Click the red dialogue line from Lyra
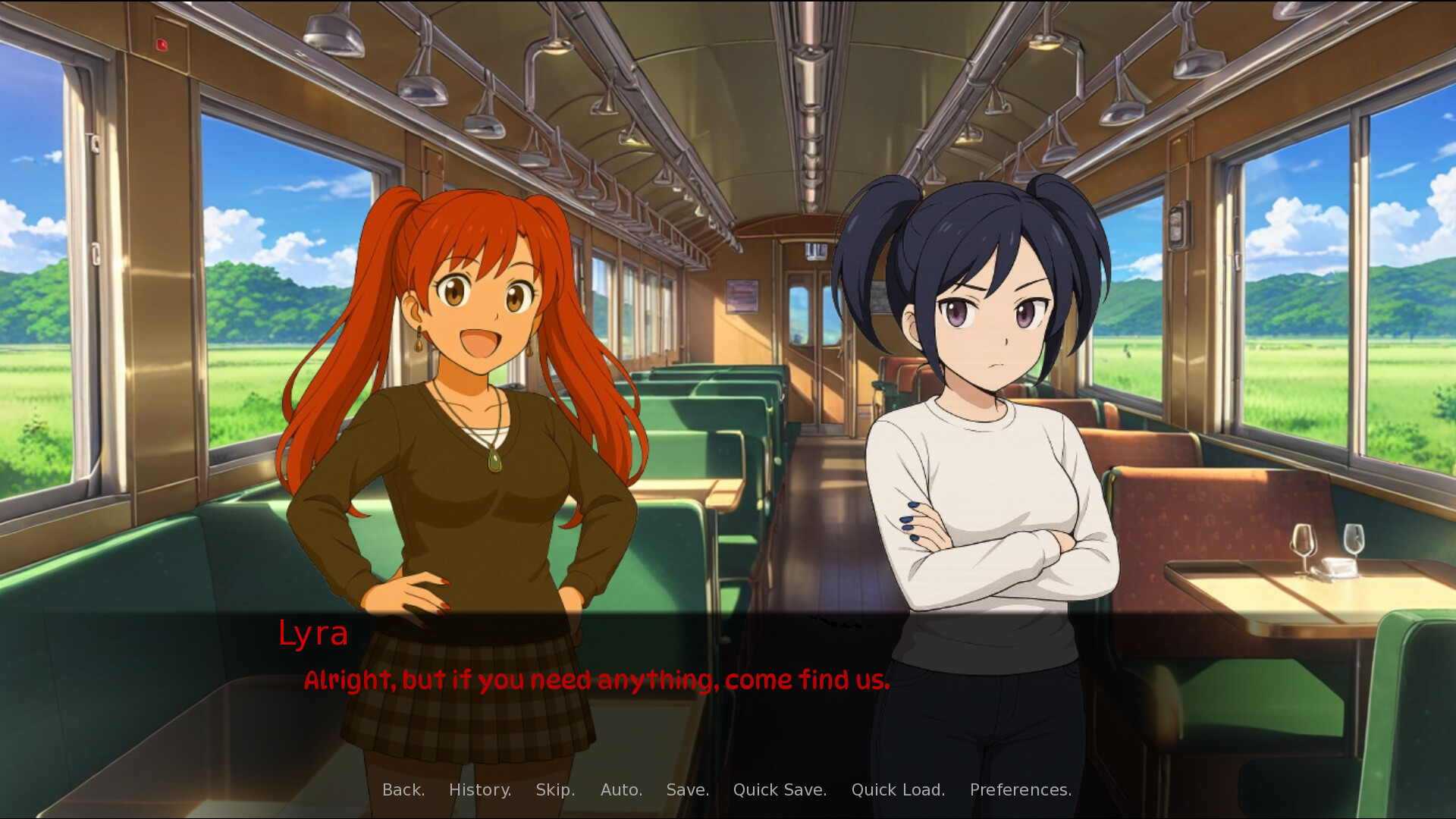 (597, 680)
